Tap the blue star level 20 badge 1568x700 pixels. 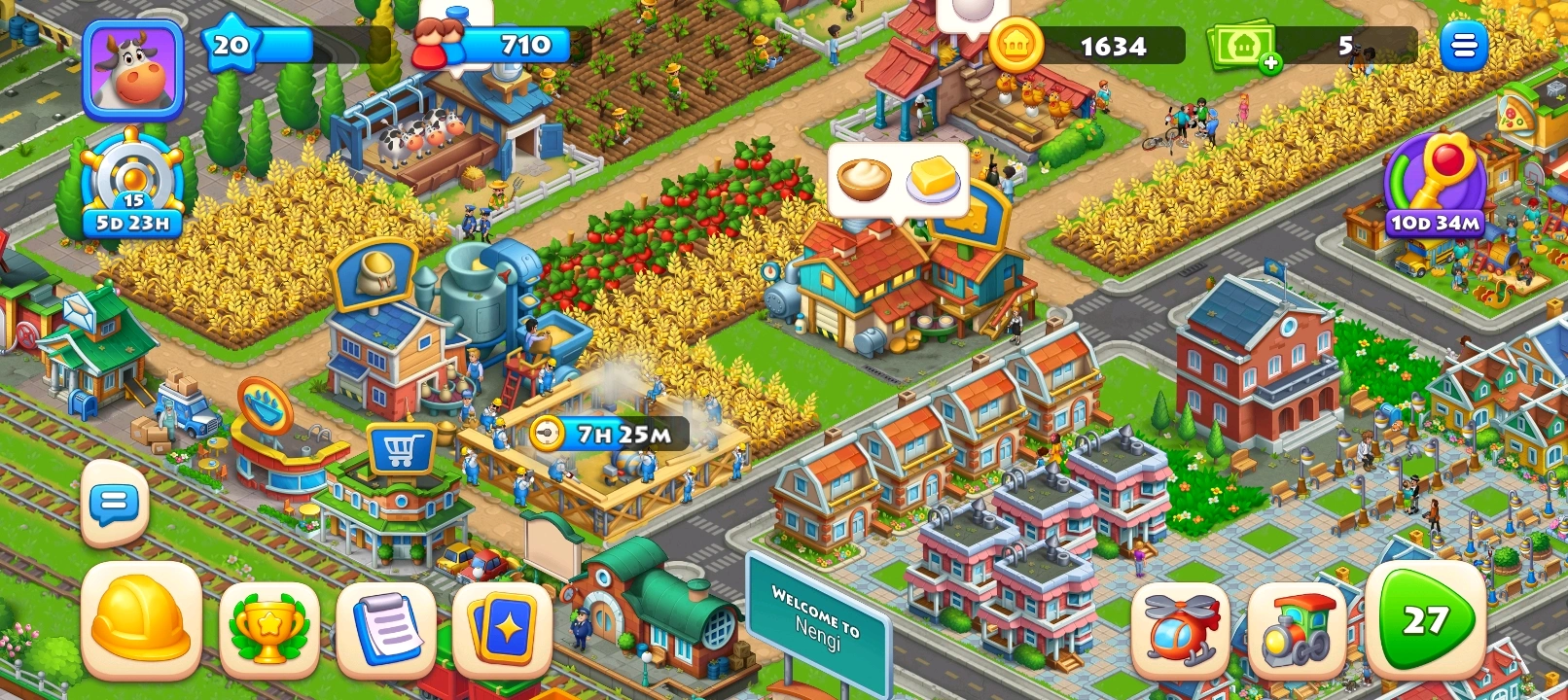231,45
